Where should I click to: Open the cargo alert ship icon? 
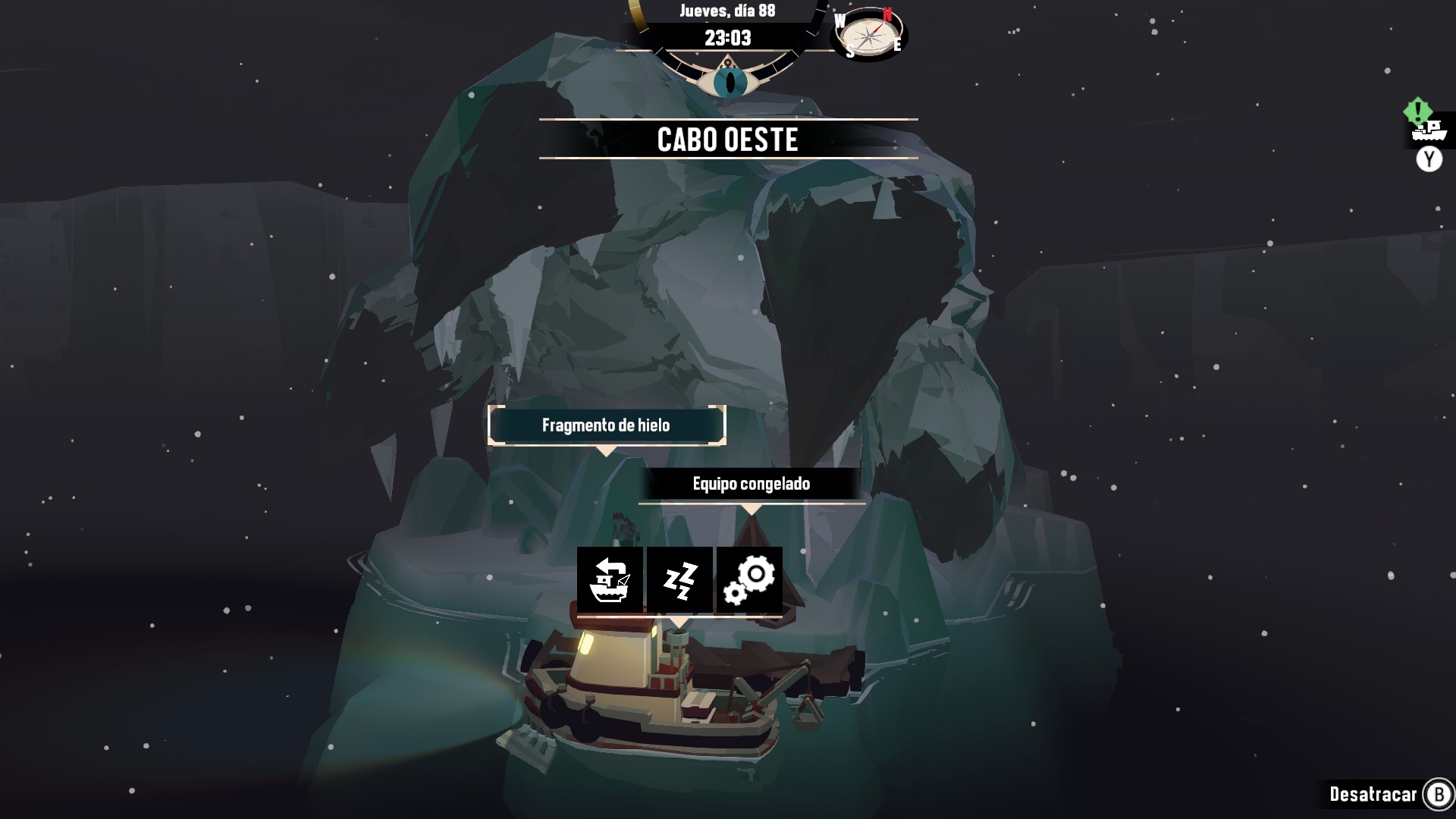tap(1429, 130)
